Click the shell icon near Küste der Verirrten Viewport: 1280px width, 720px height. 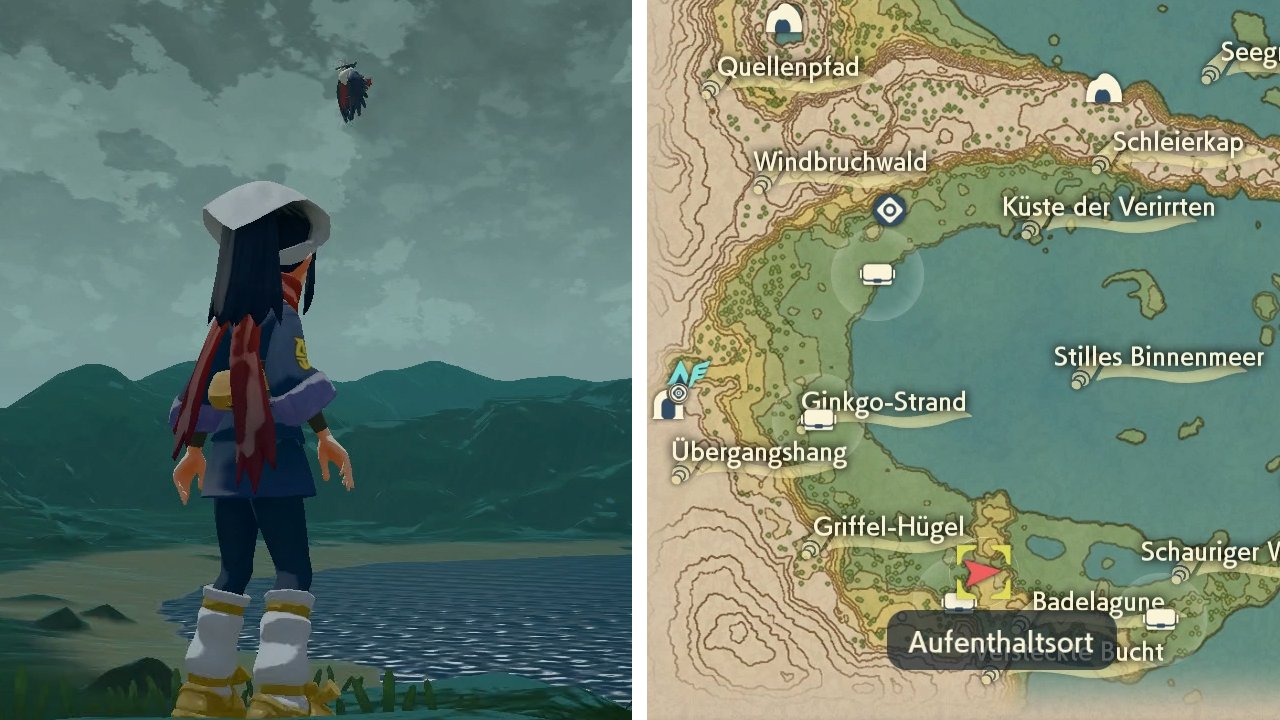(x=1029, y=231)
